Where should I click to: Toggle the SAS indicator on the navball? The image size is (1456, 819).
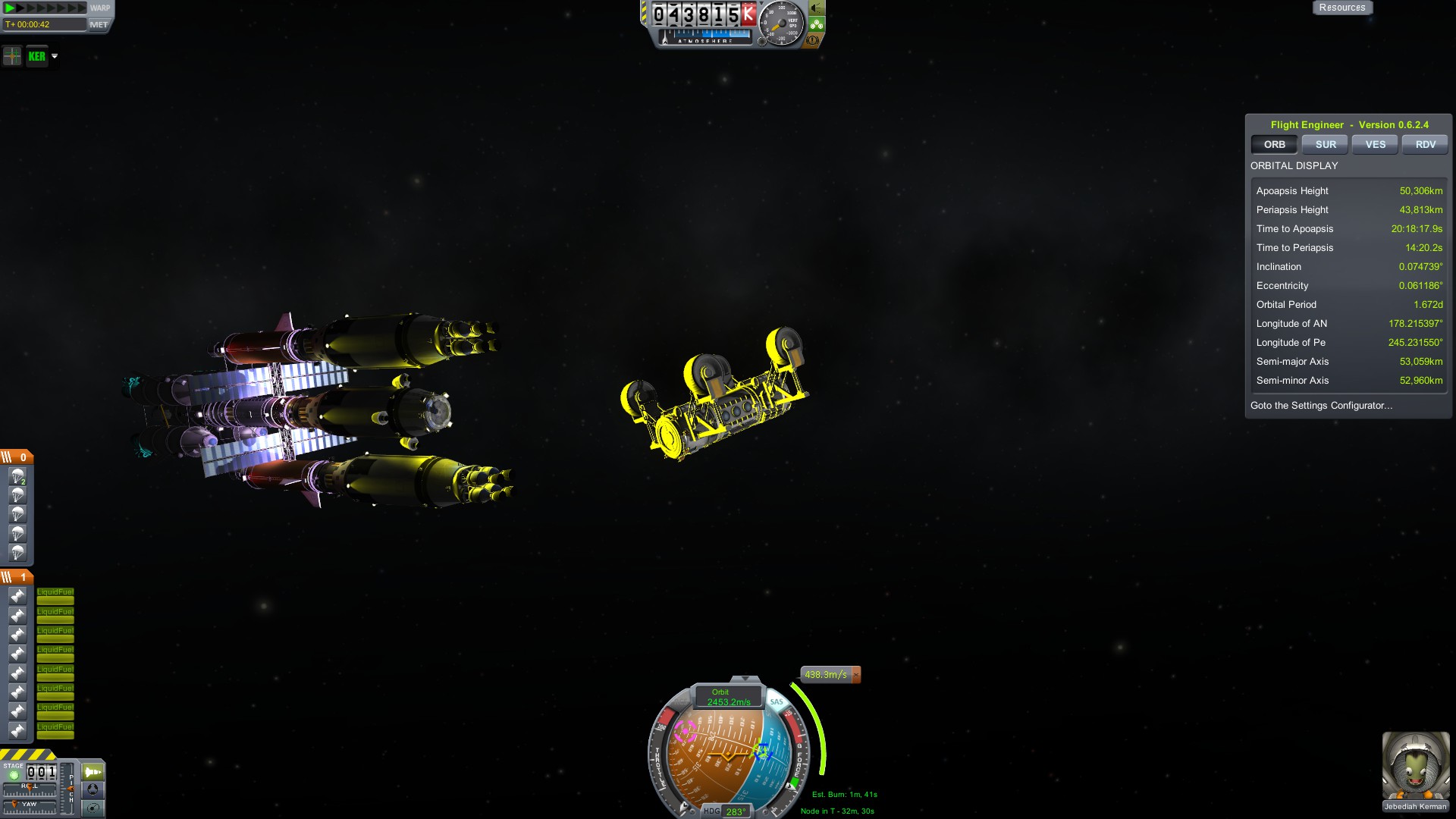click(776, 701)
